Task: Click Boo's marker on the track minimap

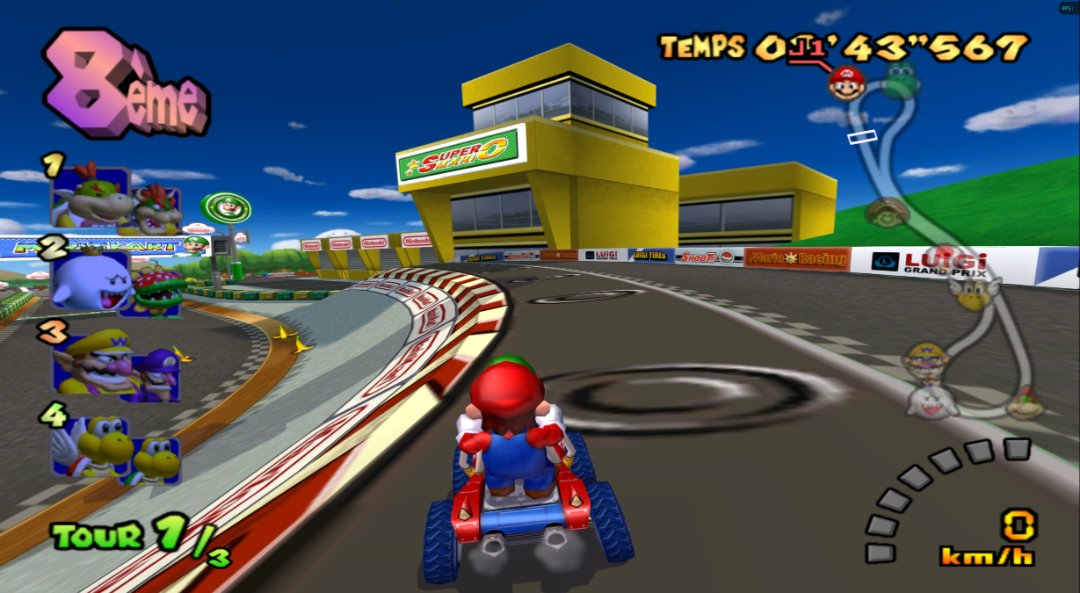Action: (931, 400)
